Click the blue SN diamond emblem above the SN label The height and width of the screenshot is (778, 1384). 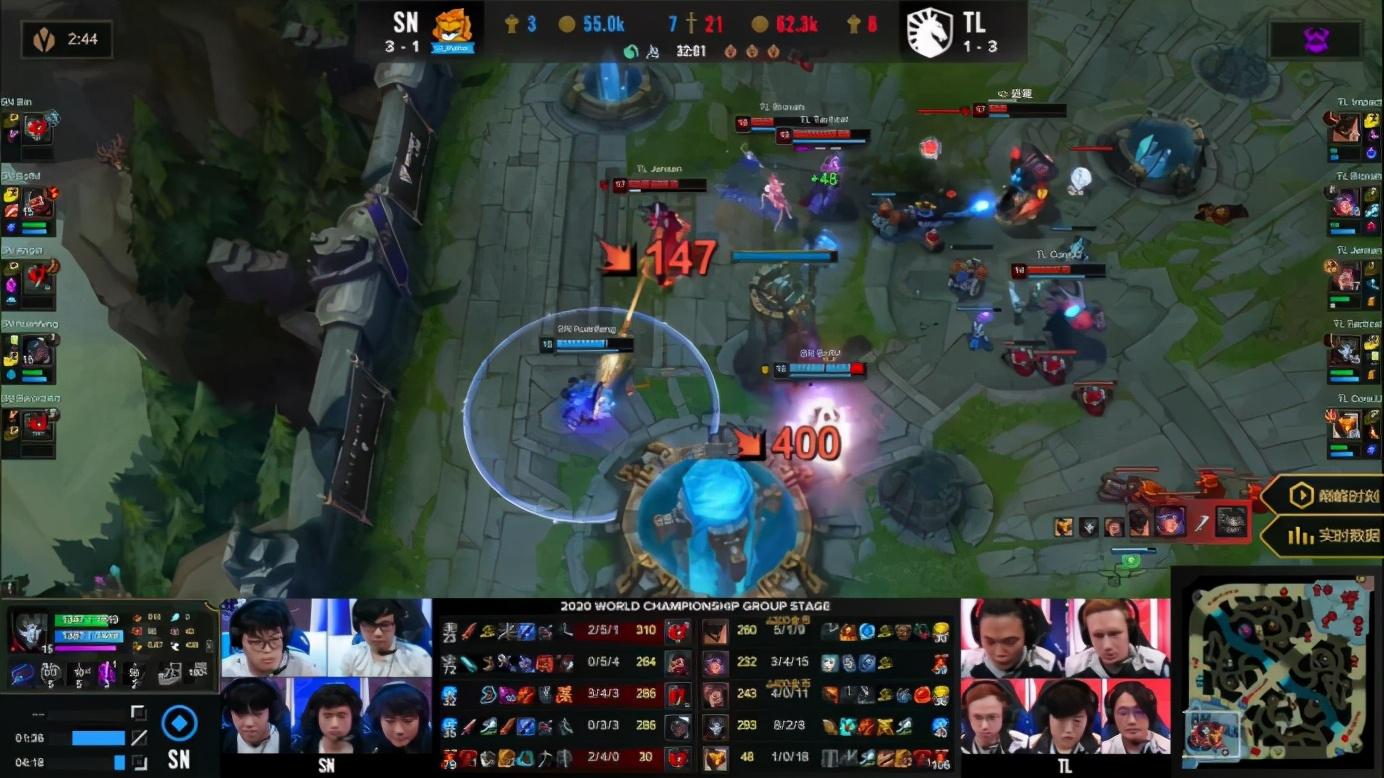click(x=179, y=722)
